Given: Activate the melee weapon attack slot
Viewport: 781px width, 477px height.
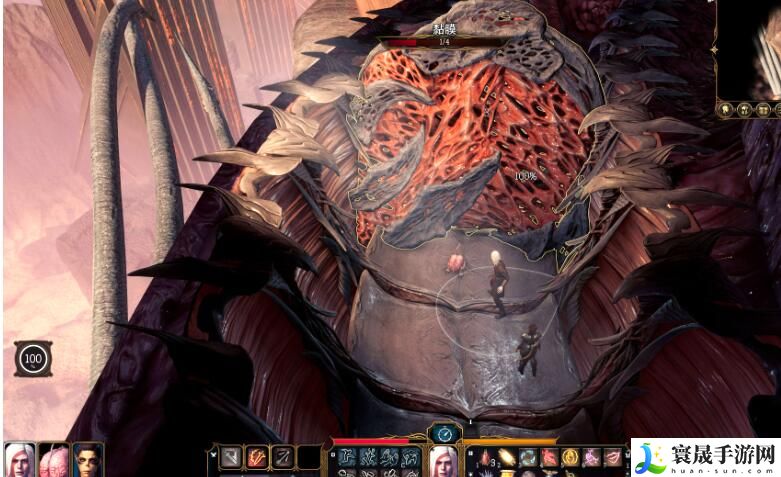Looking at the screenshot, I should point(231,457).
